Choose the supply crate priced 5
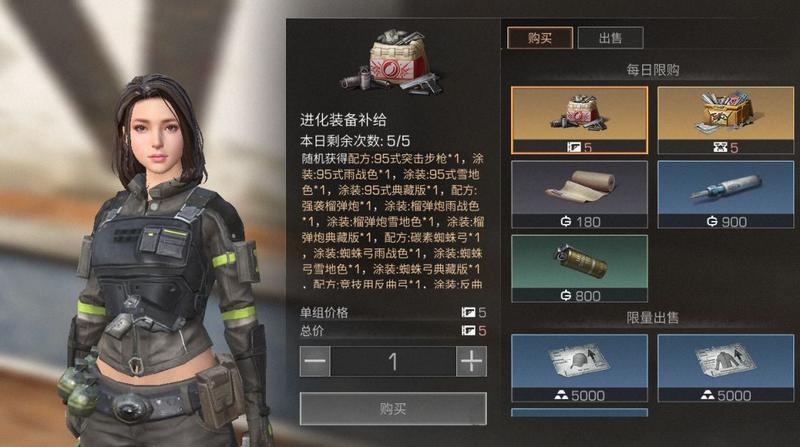 [x=725, y=120]
